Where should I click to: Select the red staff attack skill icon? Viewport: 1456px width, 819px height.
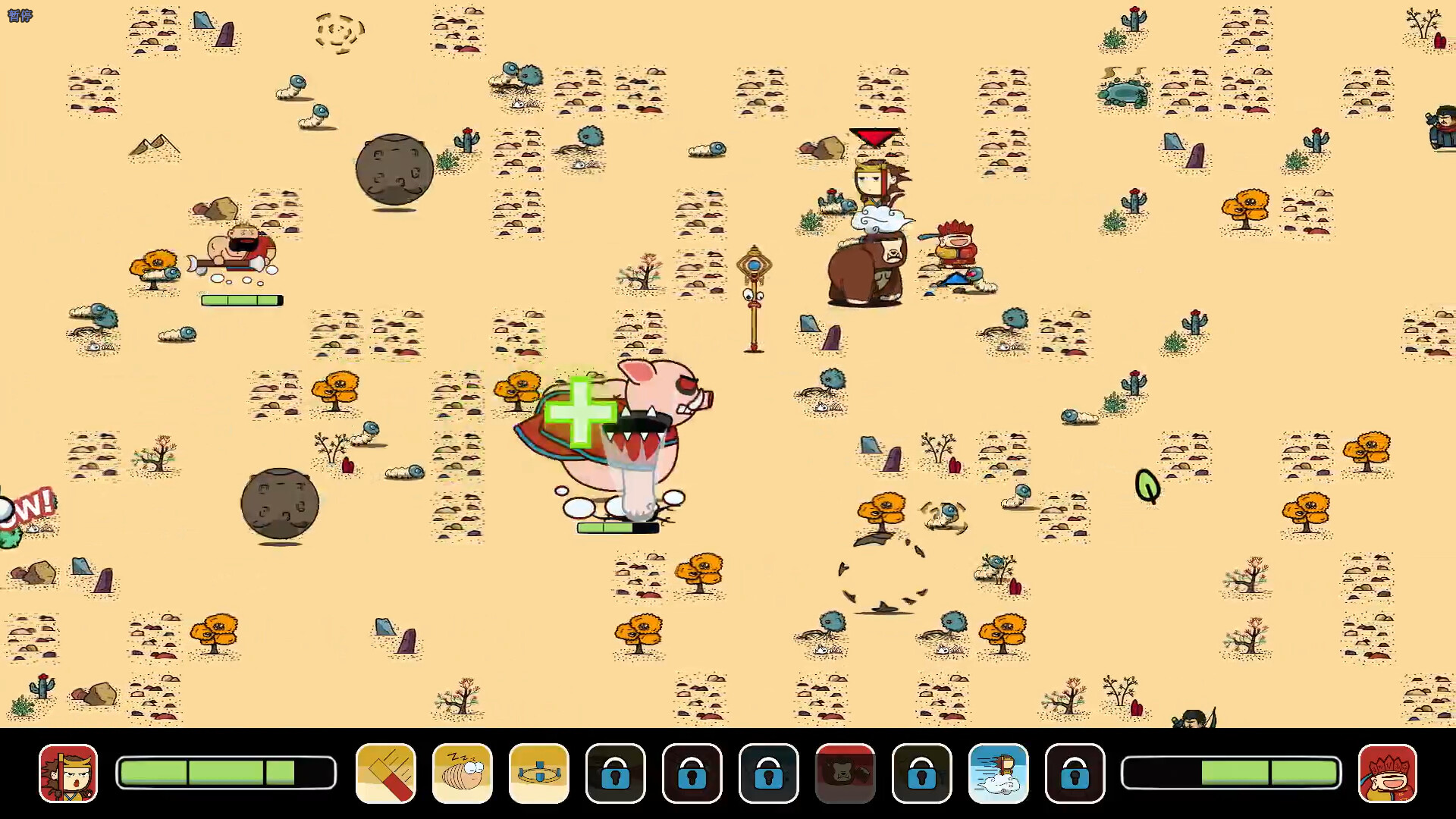pos(384,773)
